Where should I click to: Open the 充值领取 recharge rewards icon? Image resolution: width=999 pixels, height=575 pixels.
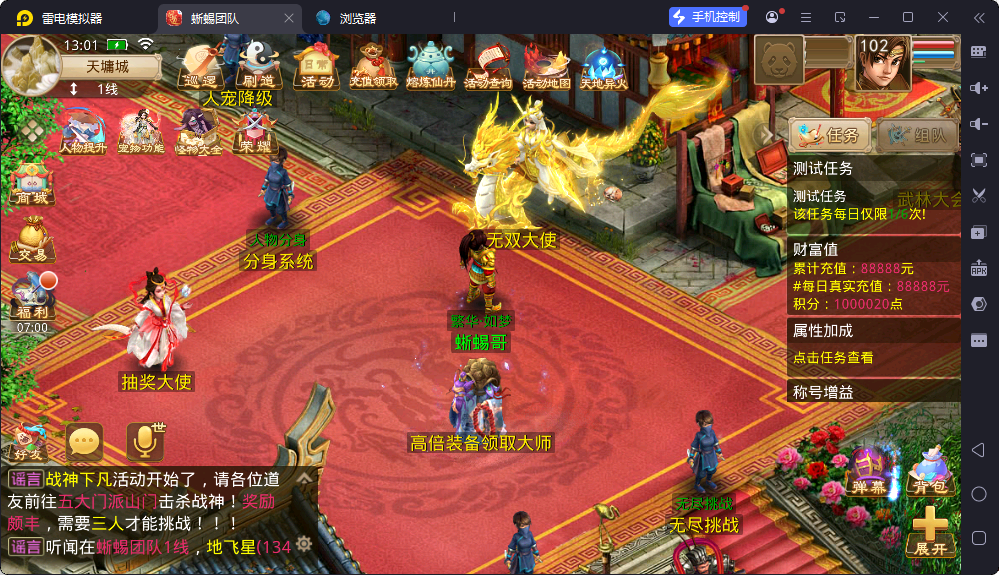pos(373,66)
